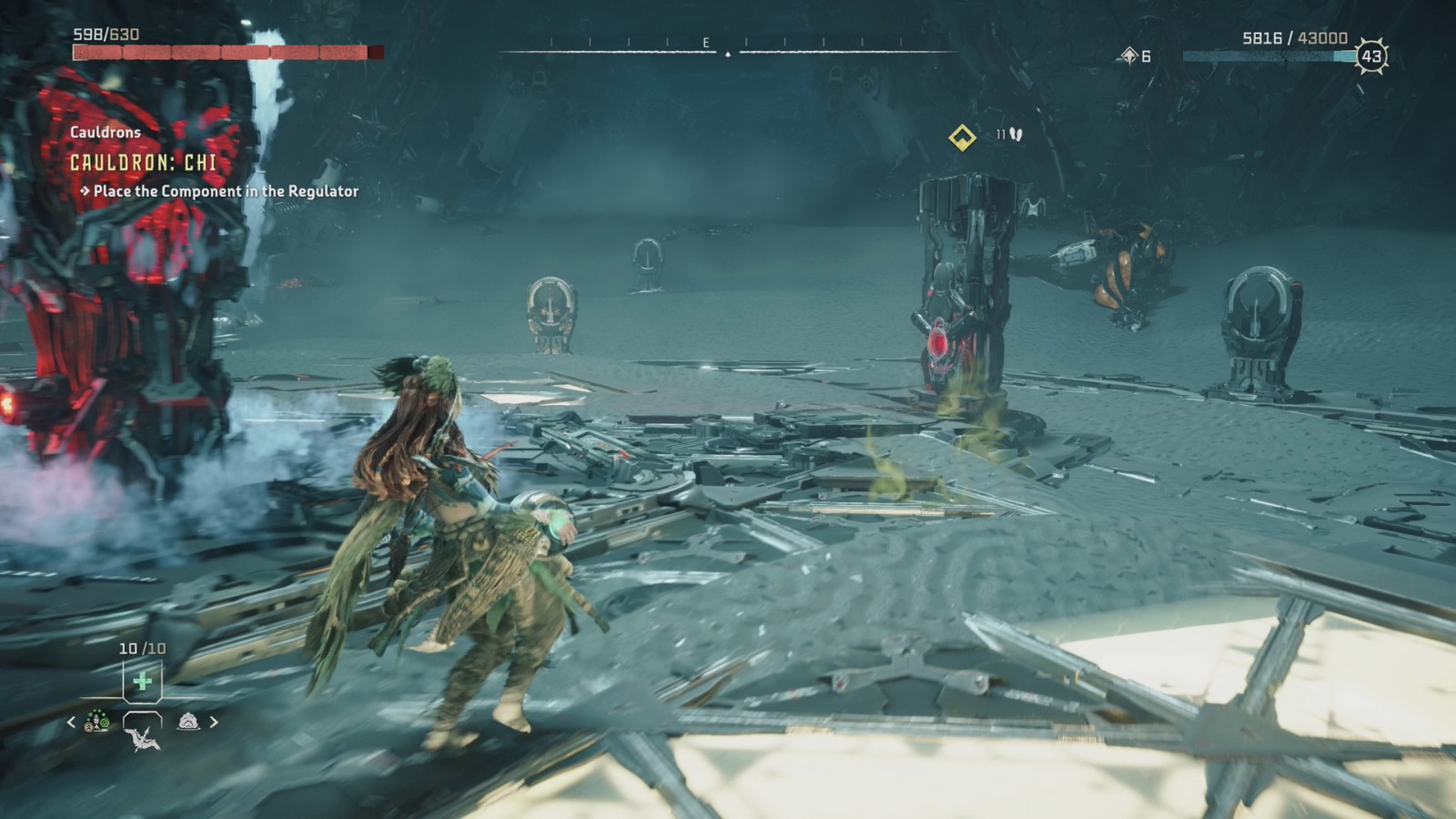Click the level 43 player badge

coord(1370,56)
